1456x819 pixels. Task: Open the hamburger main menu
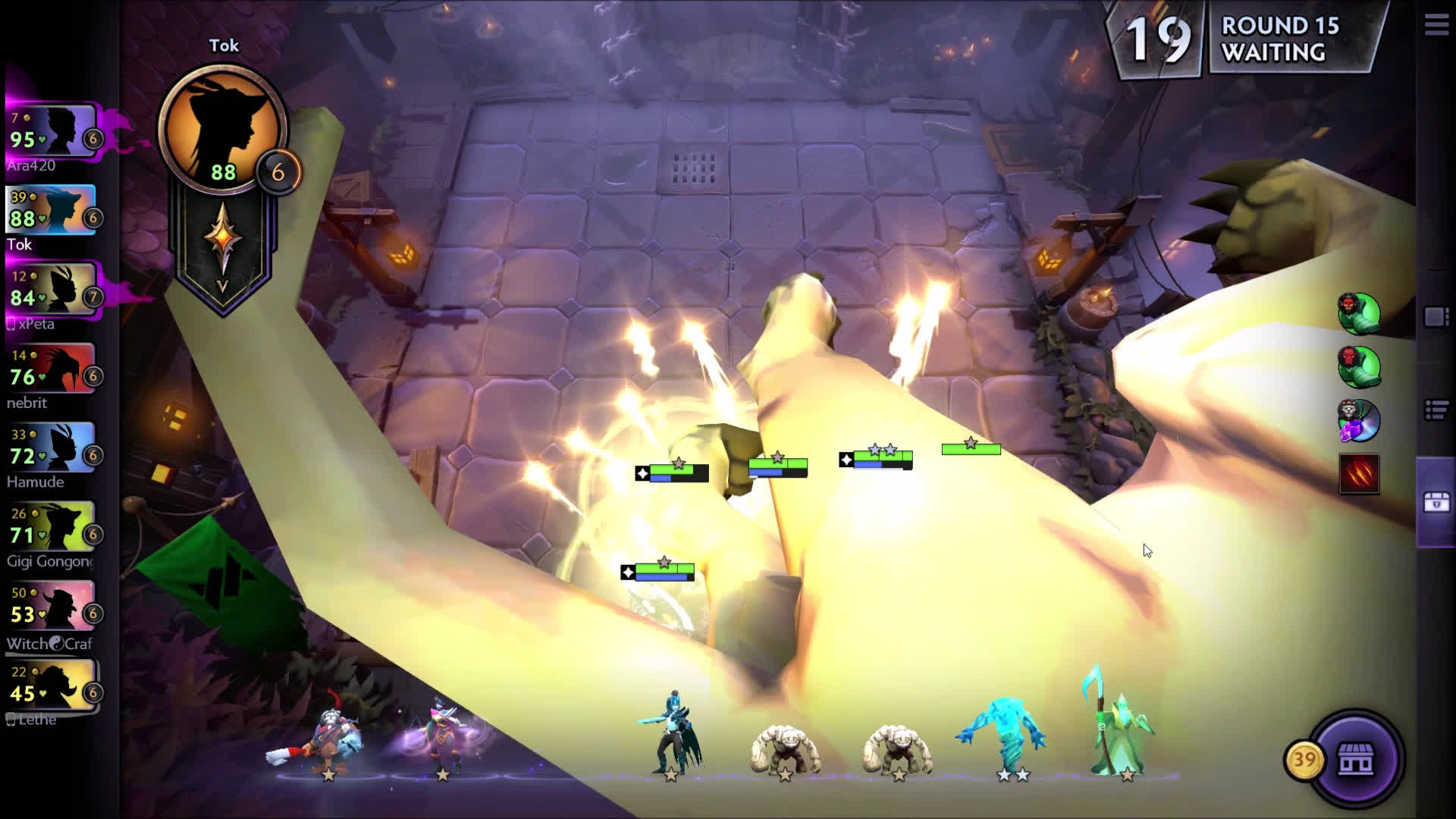coord(1436,24)
